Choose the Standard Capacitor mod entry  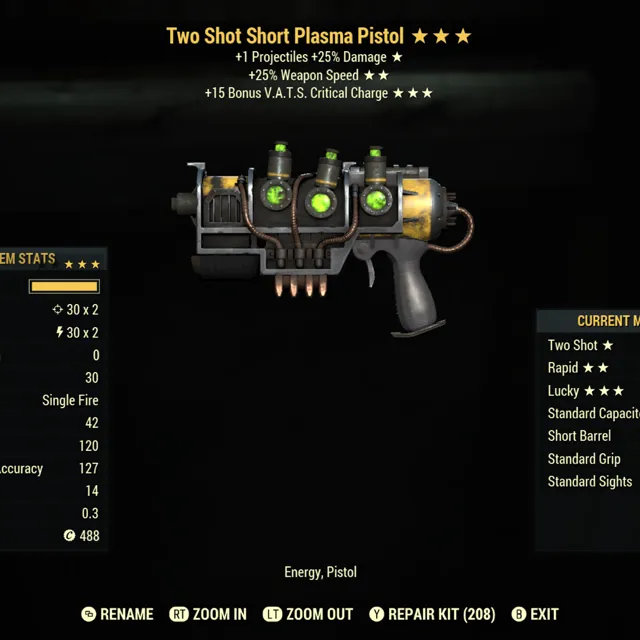pyautogui.click(x=593, y=413)
